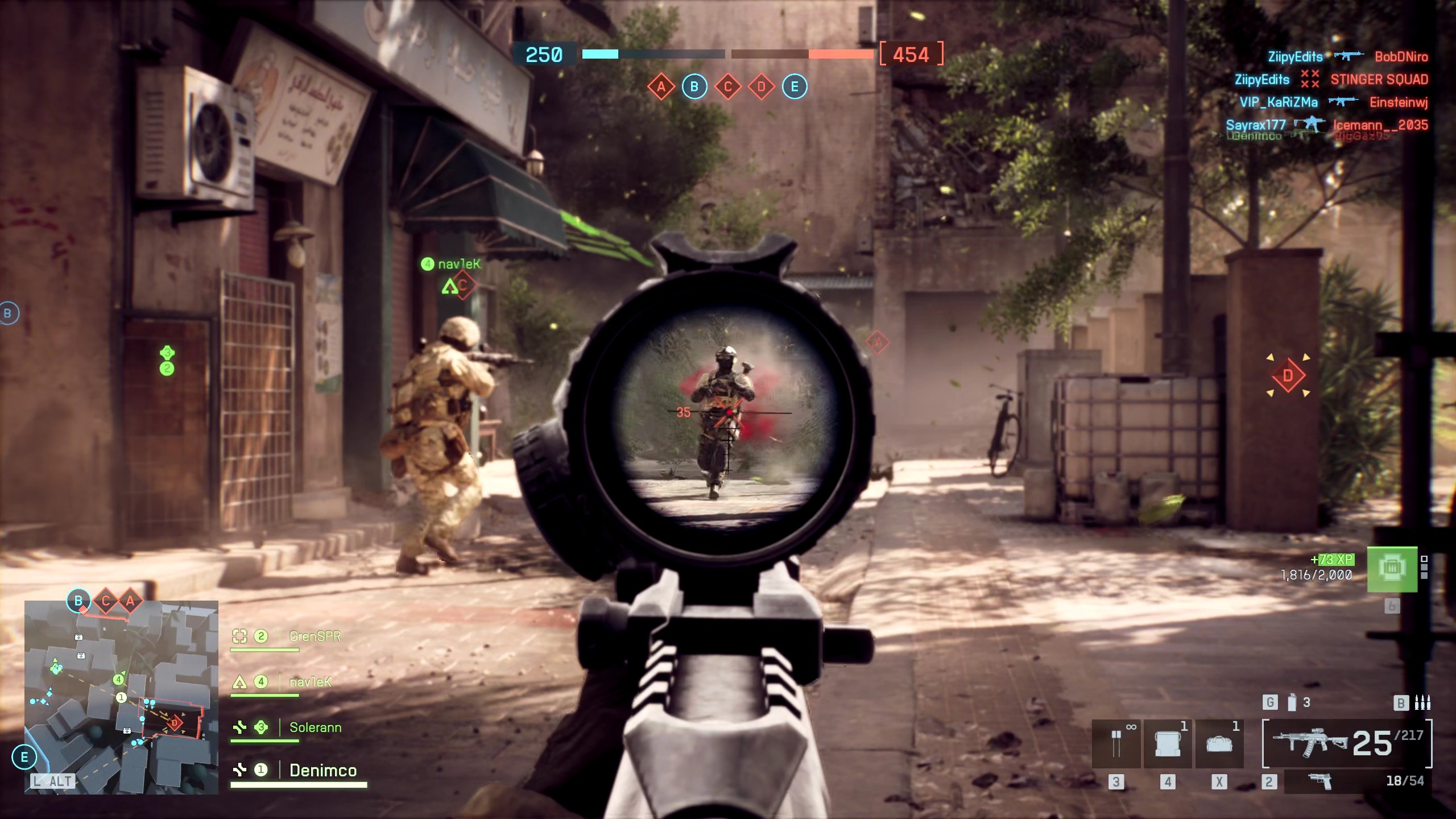1456x819 pixels.
Task: Choose objective D in the top capture-point row
Action: 762,87
